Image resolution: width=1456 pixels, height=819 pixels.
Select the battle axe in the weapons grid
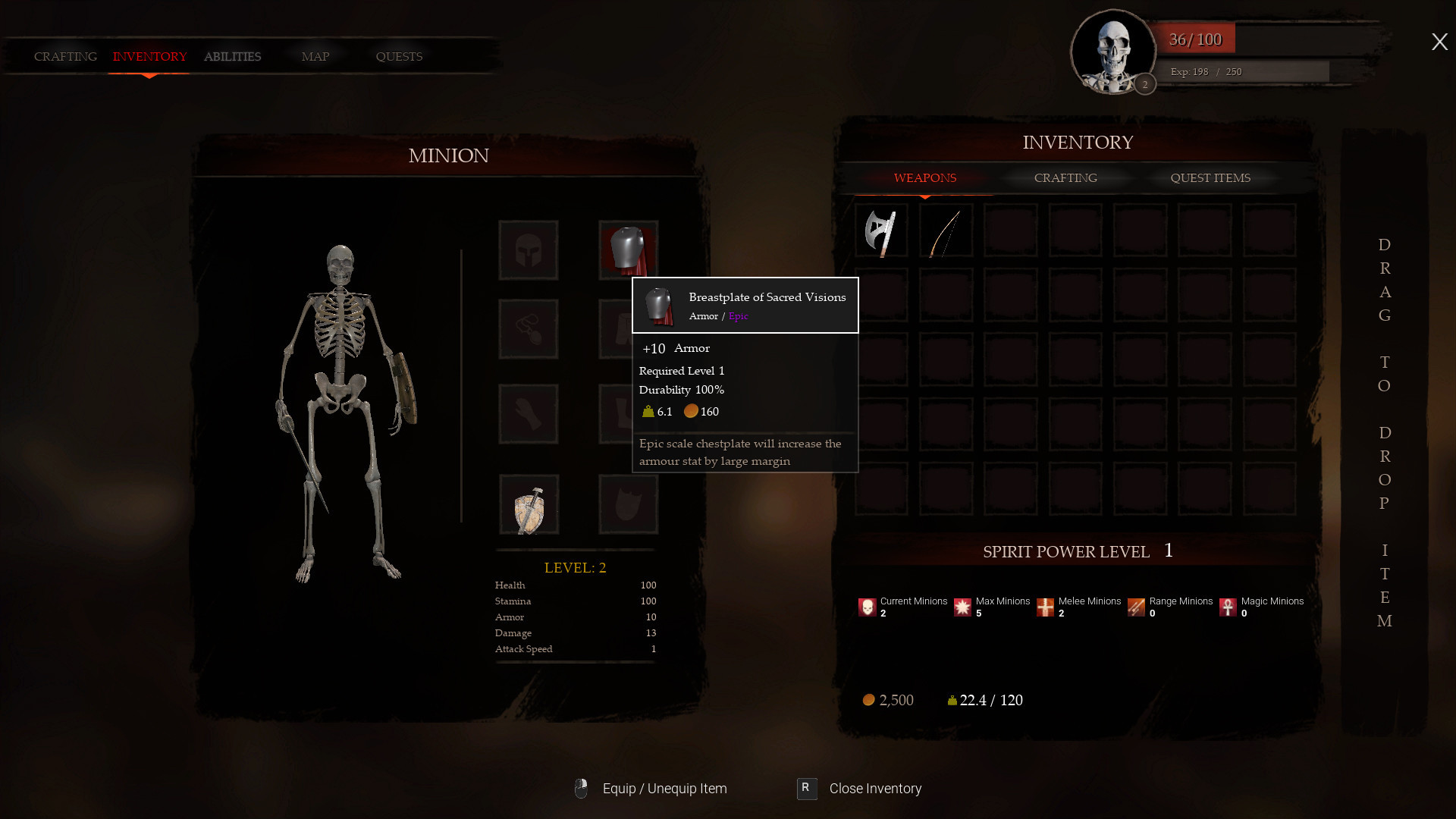pos(880,232)
